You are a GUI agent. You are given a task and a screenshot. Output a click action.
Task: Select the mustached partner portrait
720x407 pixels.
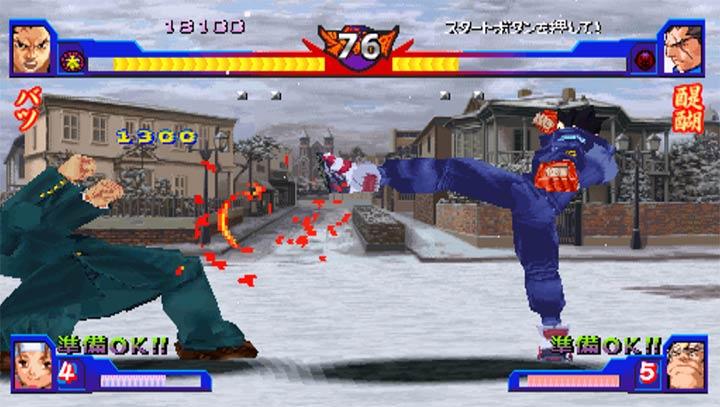pyautogui.click(x=685, y=364)
